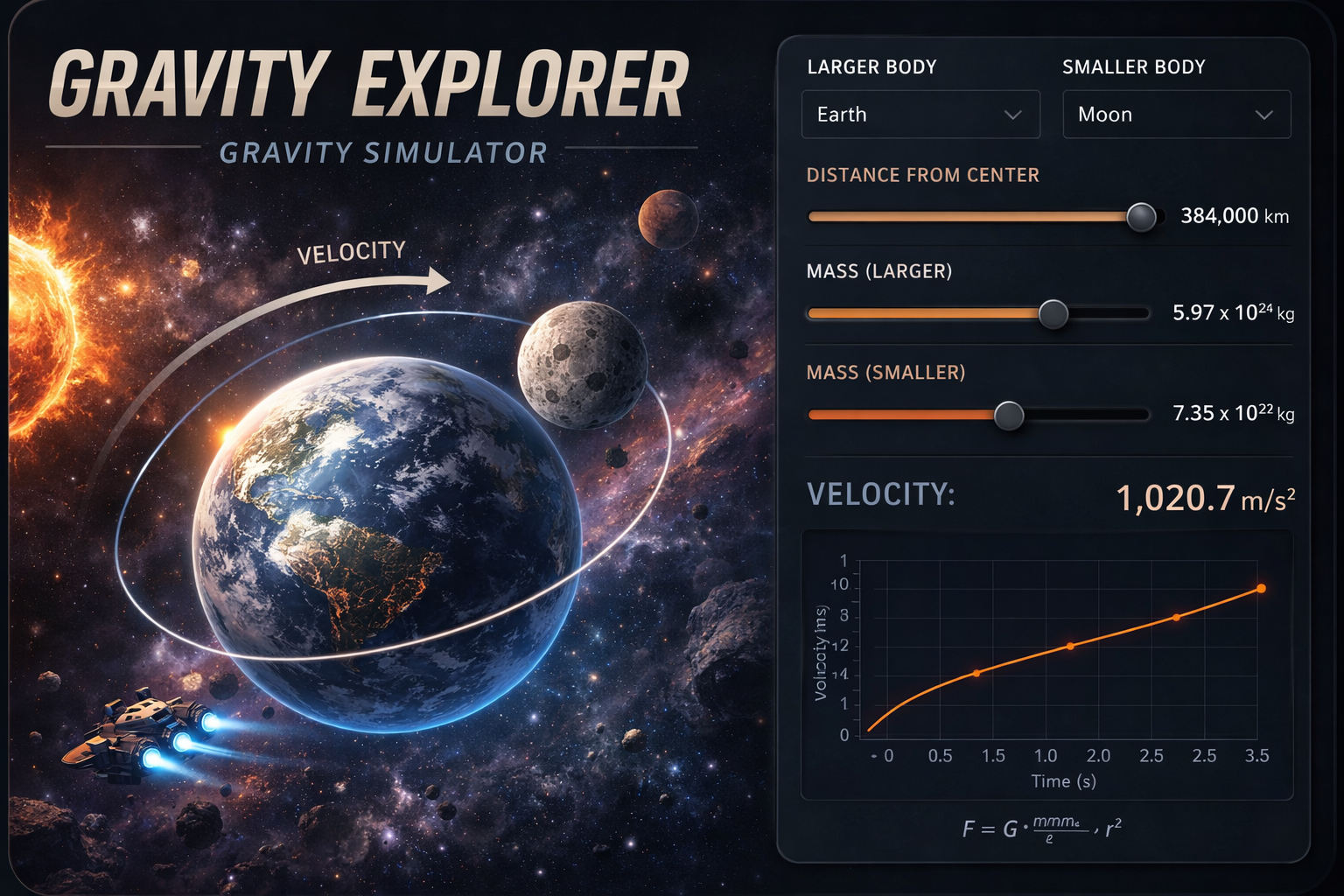
Task: Click the last data point on the velocity graph
Action: pos(1261,588)
